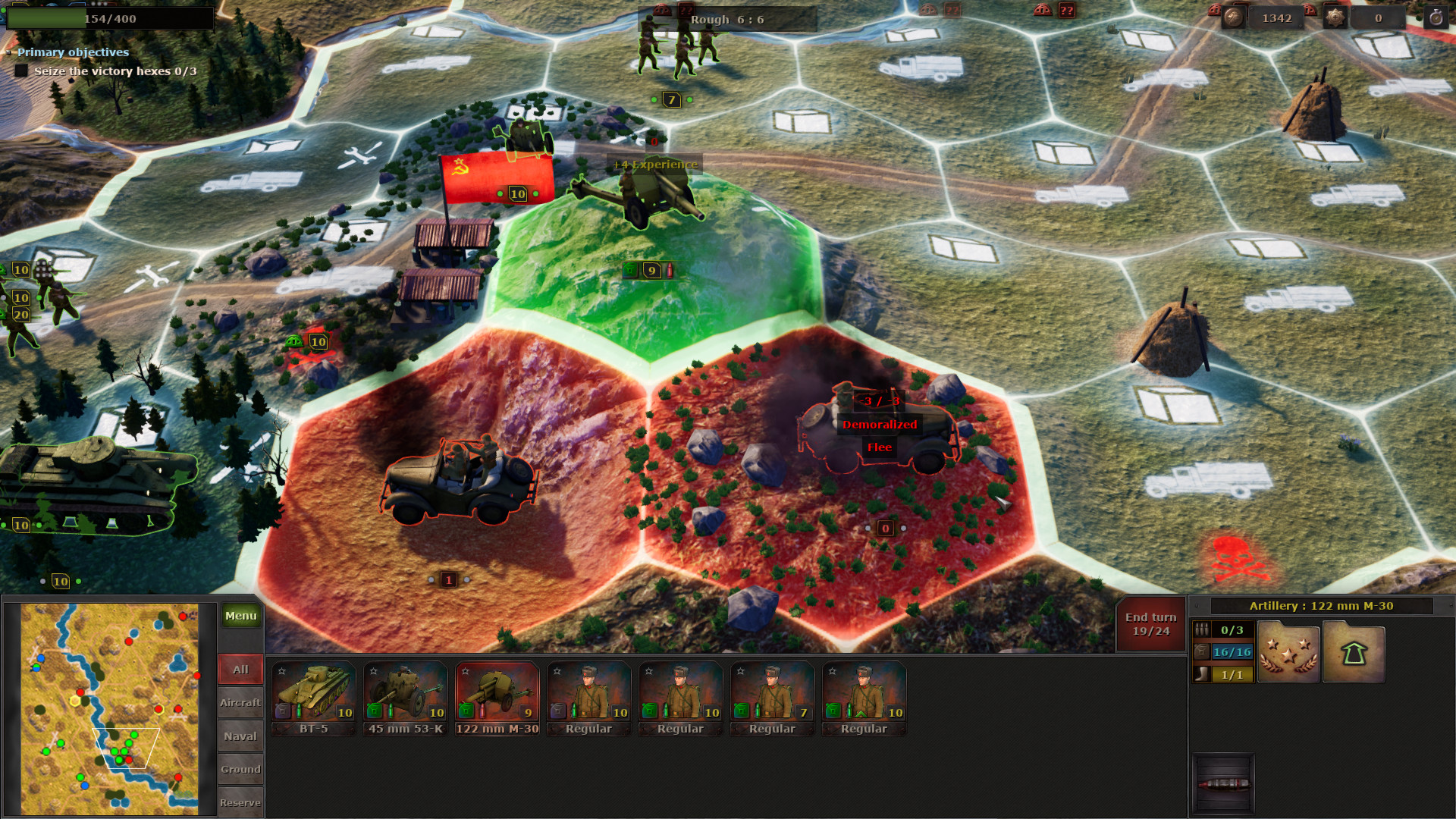
Task: Enable the Naval unit filter
Action: (240, 736)
